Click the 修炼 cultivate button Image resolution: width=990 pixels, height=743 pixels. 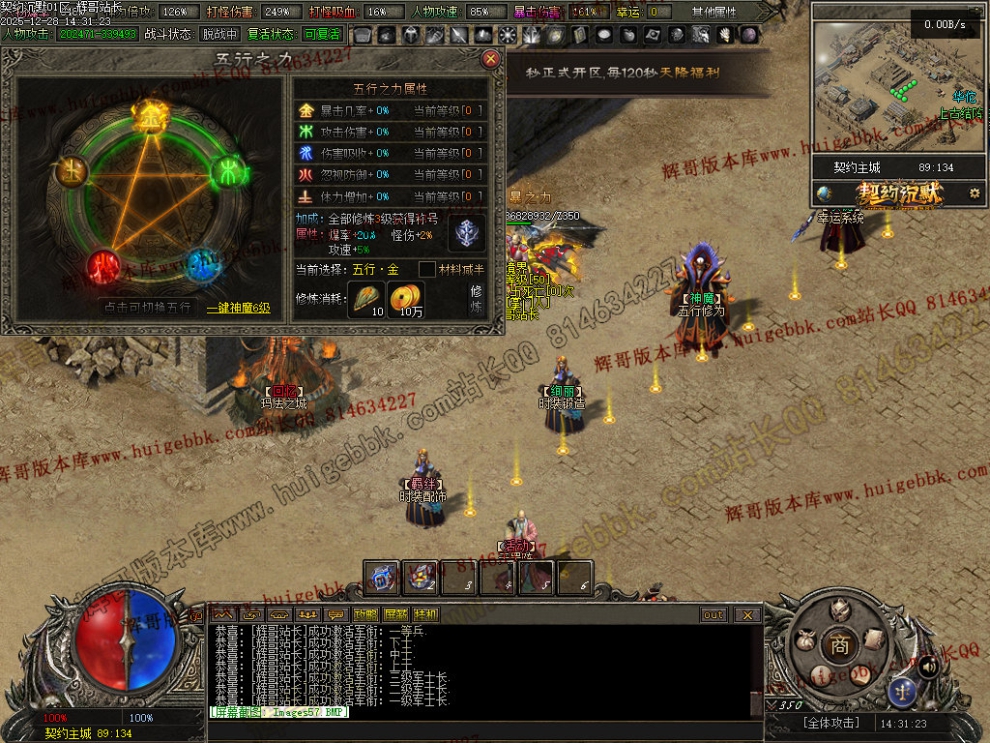(x=477, y=299)
